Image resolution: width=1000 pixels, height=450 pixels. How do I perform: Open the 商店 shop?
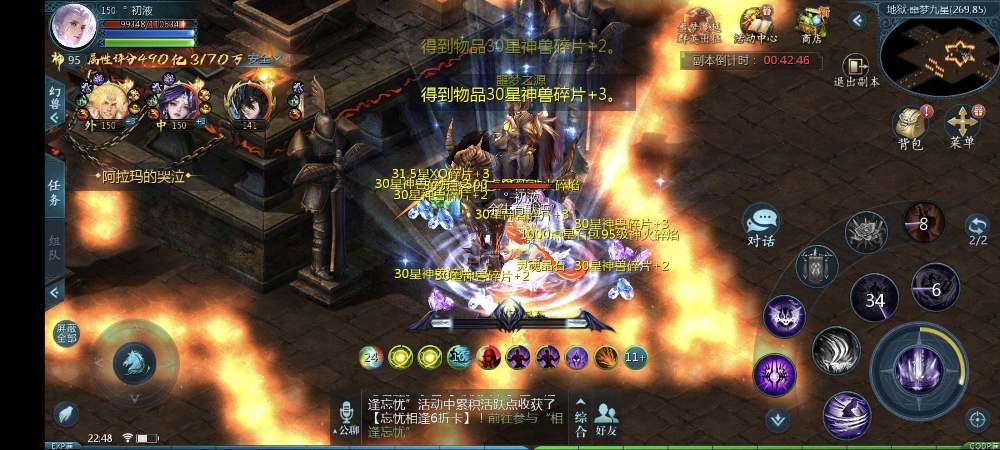(811, 23)
